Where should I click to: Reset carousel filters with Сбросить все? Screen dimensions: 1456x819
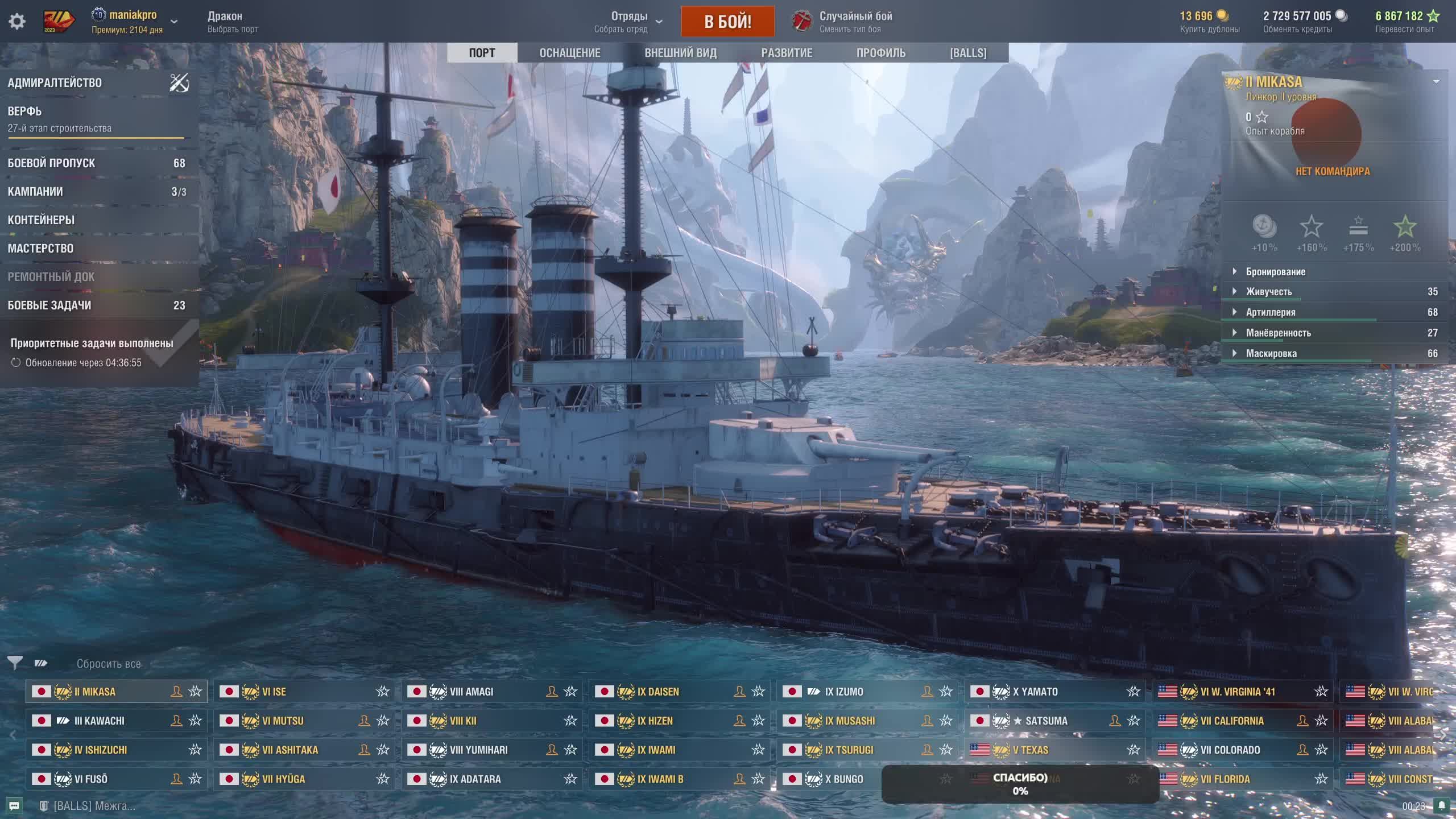[x=109, y=664]
